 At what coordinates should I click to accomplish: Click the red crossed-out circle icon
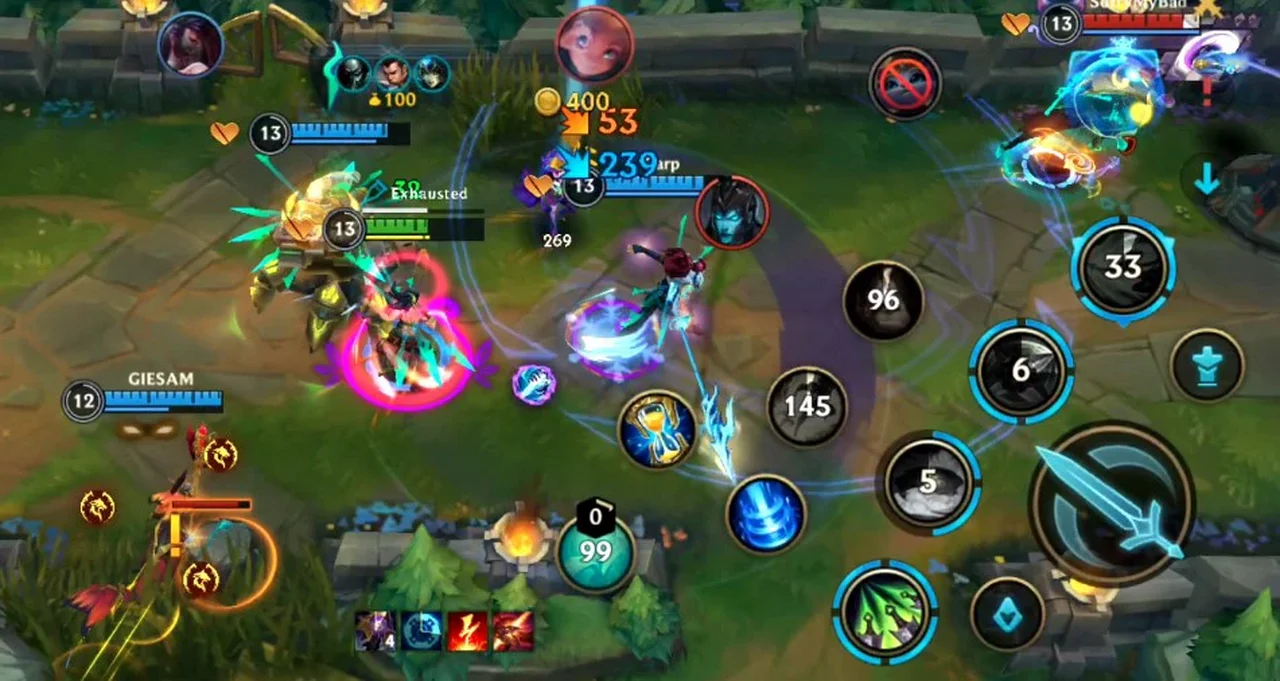pos(905,84)
